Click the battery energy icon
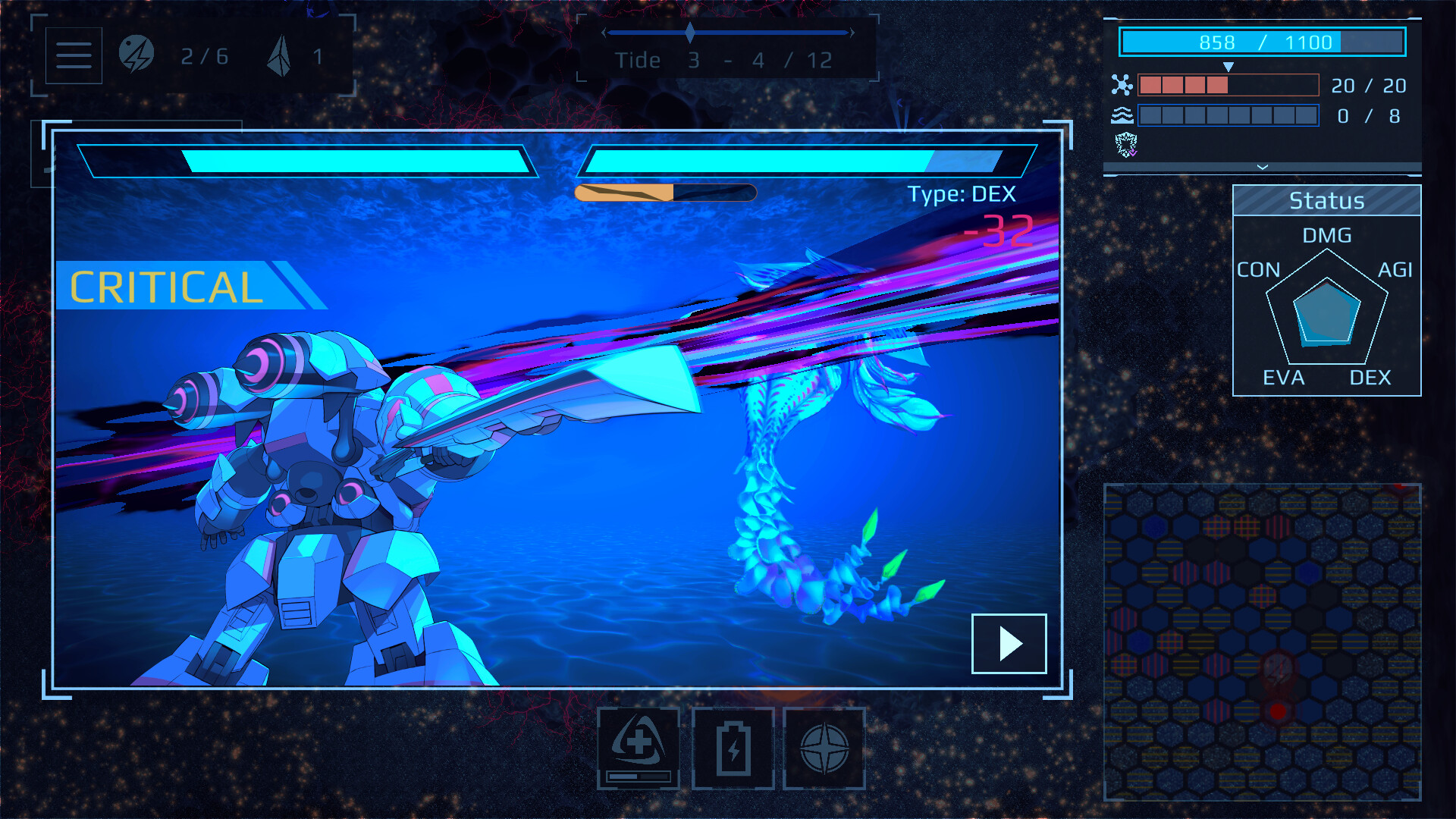 [x=732, y=747]
